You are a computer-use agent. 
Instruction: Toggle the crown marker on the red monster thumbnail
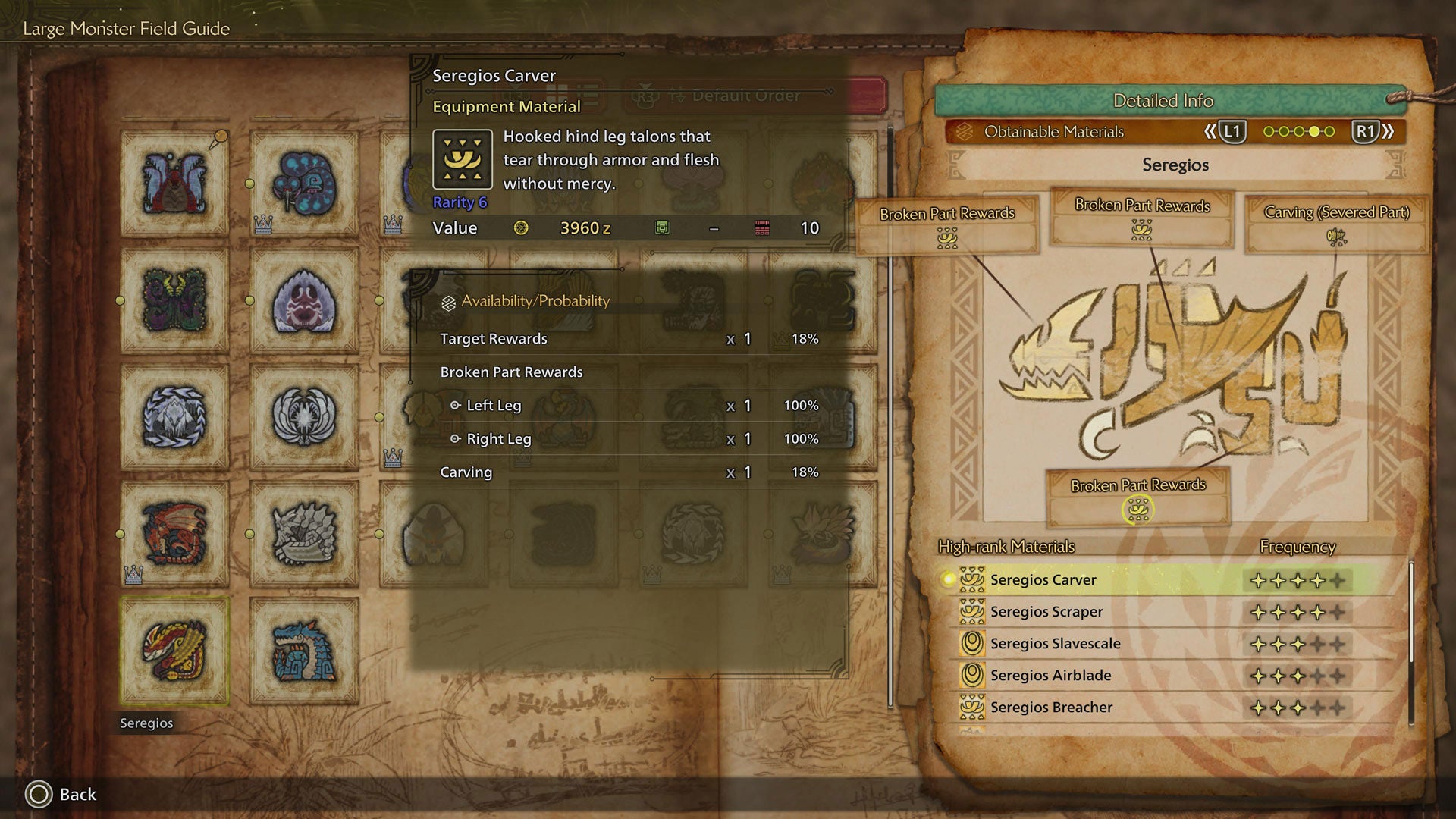click(133, 576)
